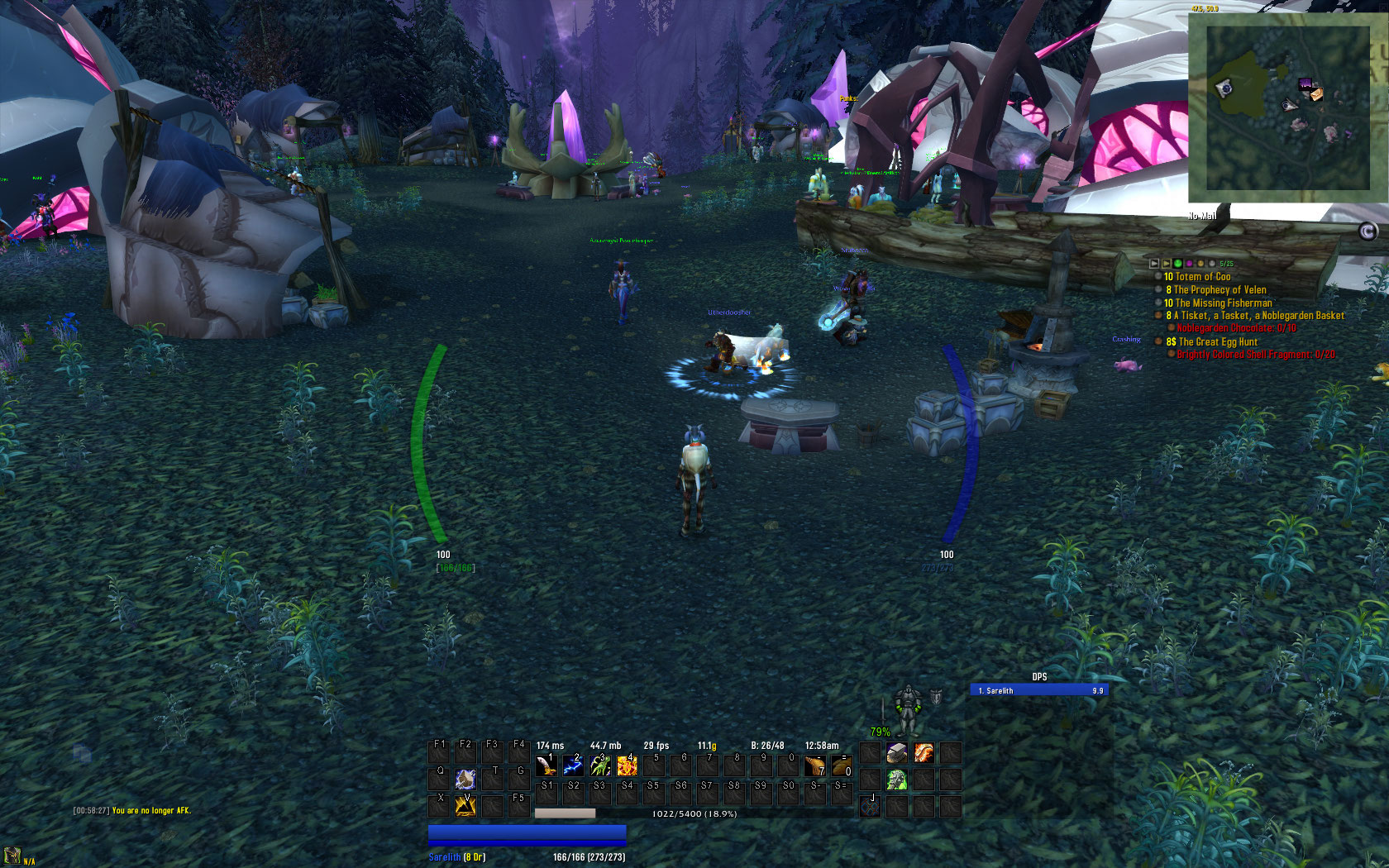Select the flaming orange icon right of the anvil
Screen dimensions: 1389x868
(924, 753)
